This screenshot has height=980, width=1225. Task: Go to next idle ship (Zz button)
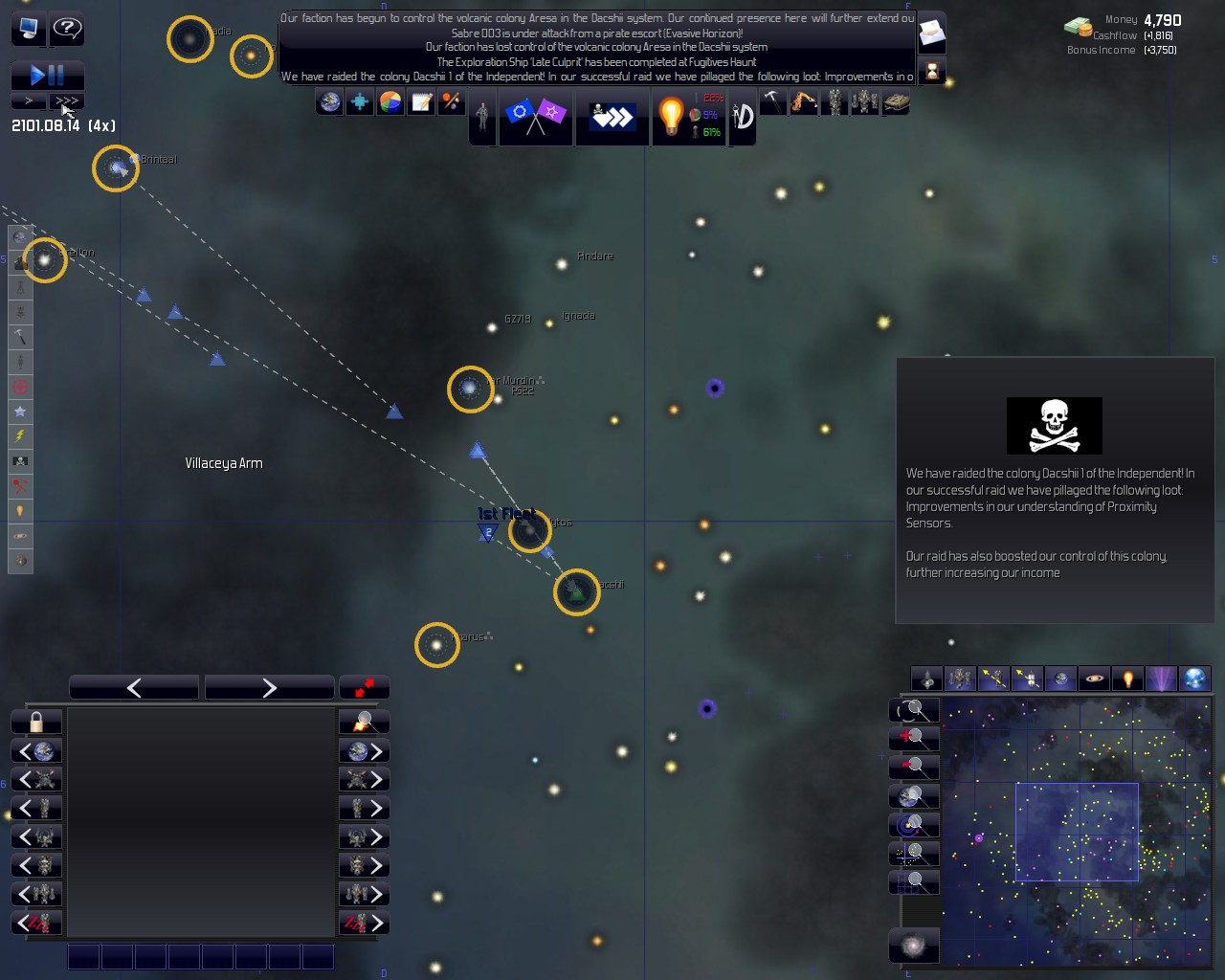point(364,924)
